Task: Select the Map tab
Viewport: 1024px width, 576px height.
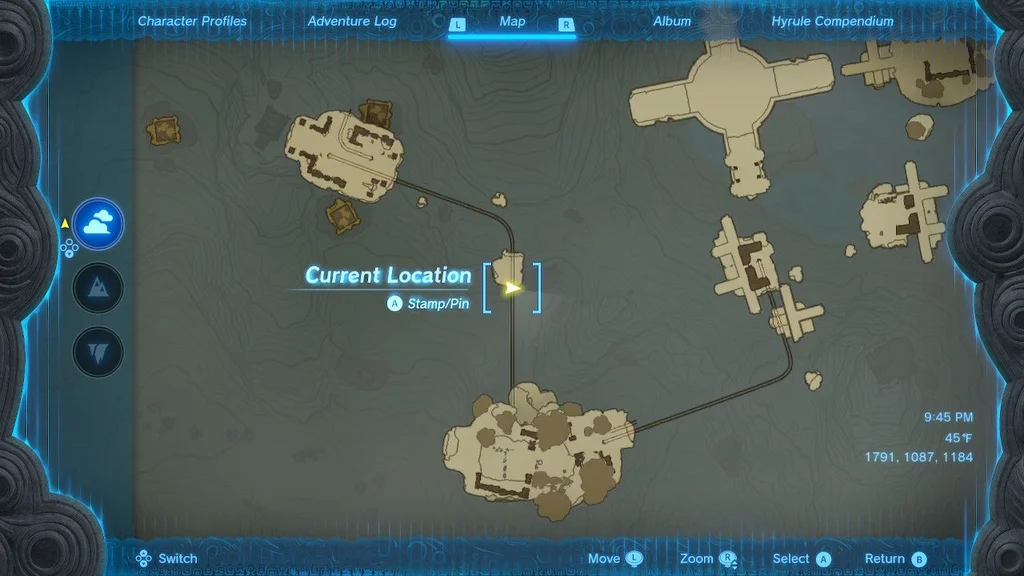Action: click(512, 21)
